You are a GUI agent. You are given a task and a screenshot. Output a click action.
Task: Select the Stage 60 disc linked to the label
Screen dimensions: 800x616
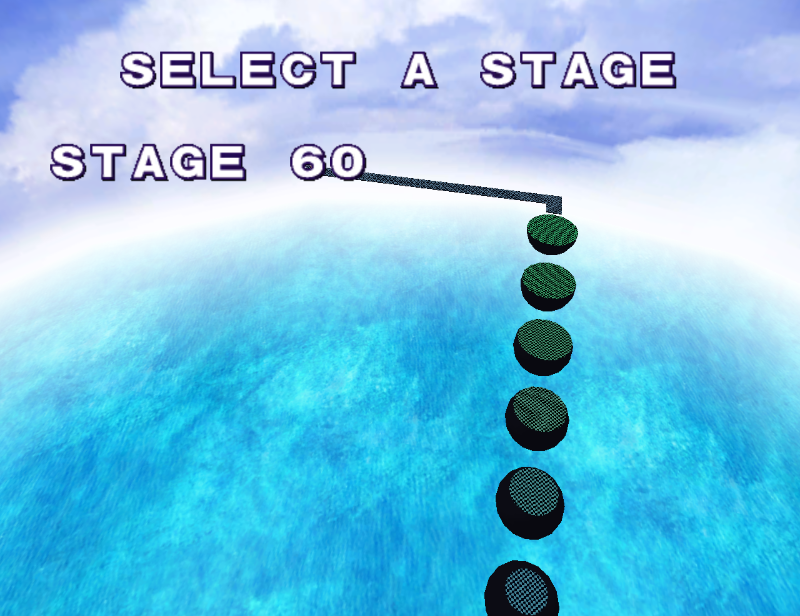point(552,232)
